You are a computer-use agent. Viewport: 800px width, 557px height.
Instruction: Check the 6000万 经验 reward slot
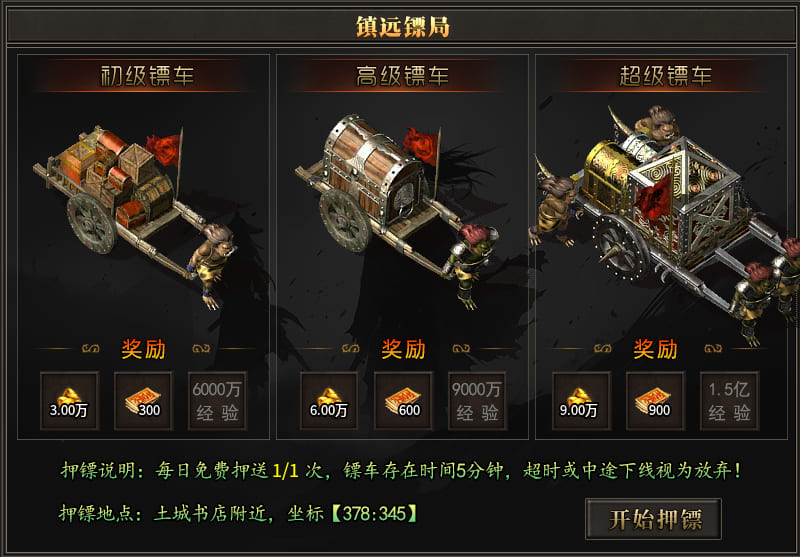pos(218,401)
